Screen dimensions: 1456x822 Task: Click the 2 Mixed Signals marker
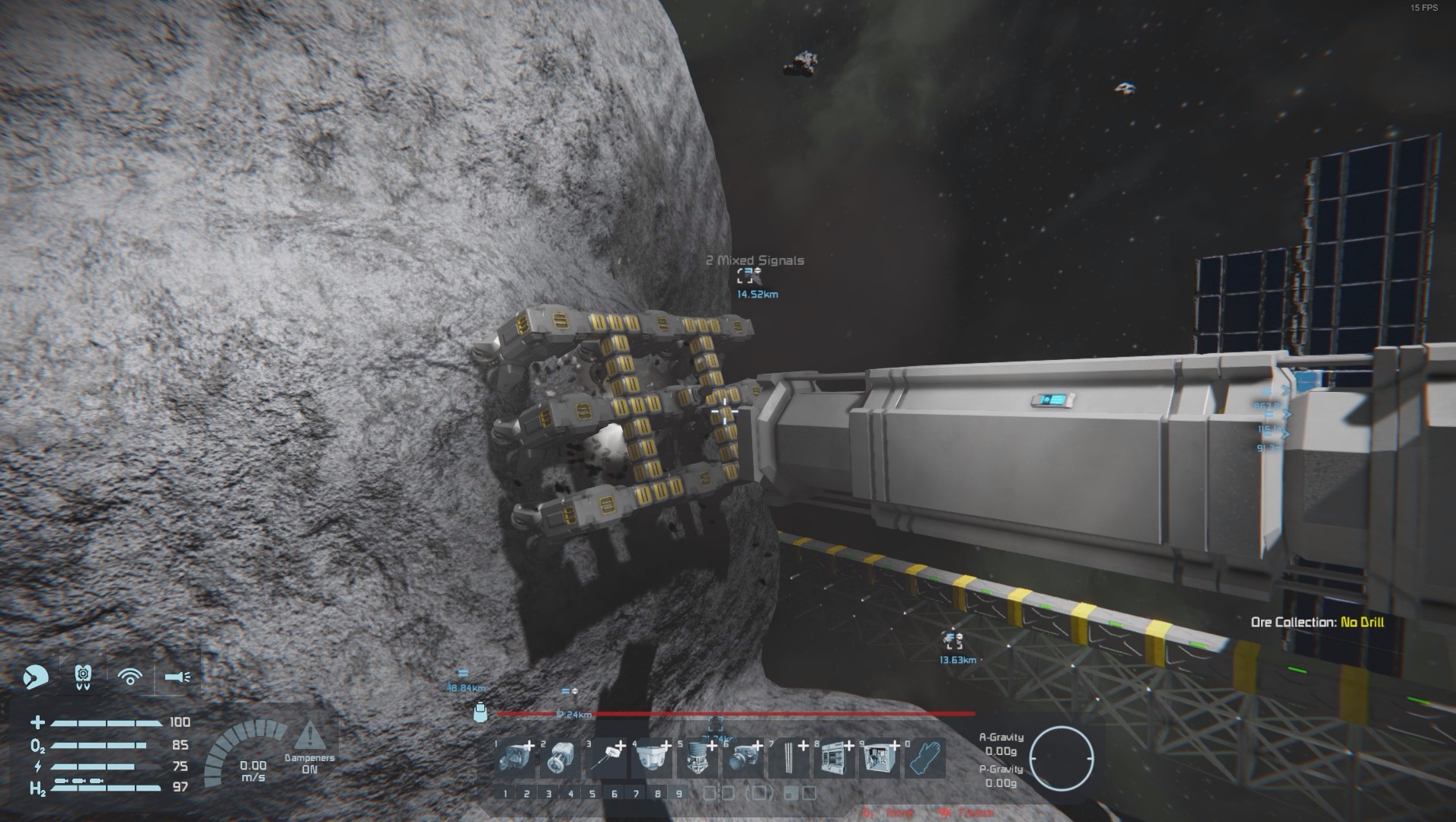click(746, 276)
